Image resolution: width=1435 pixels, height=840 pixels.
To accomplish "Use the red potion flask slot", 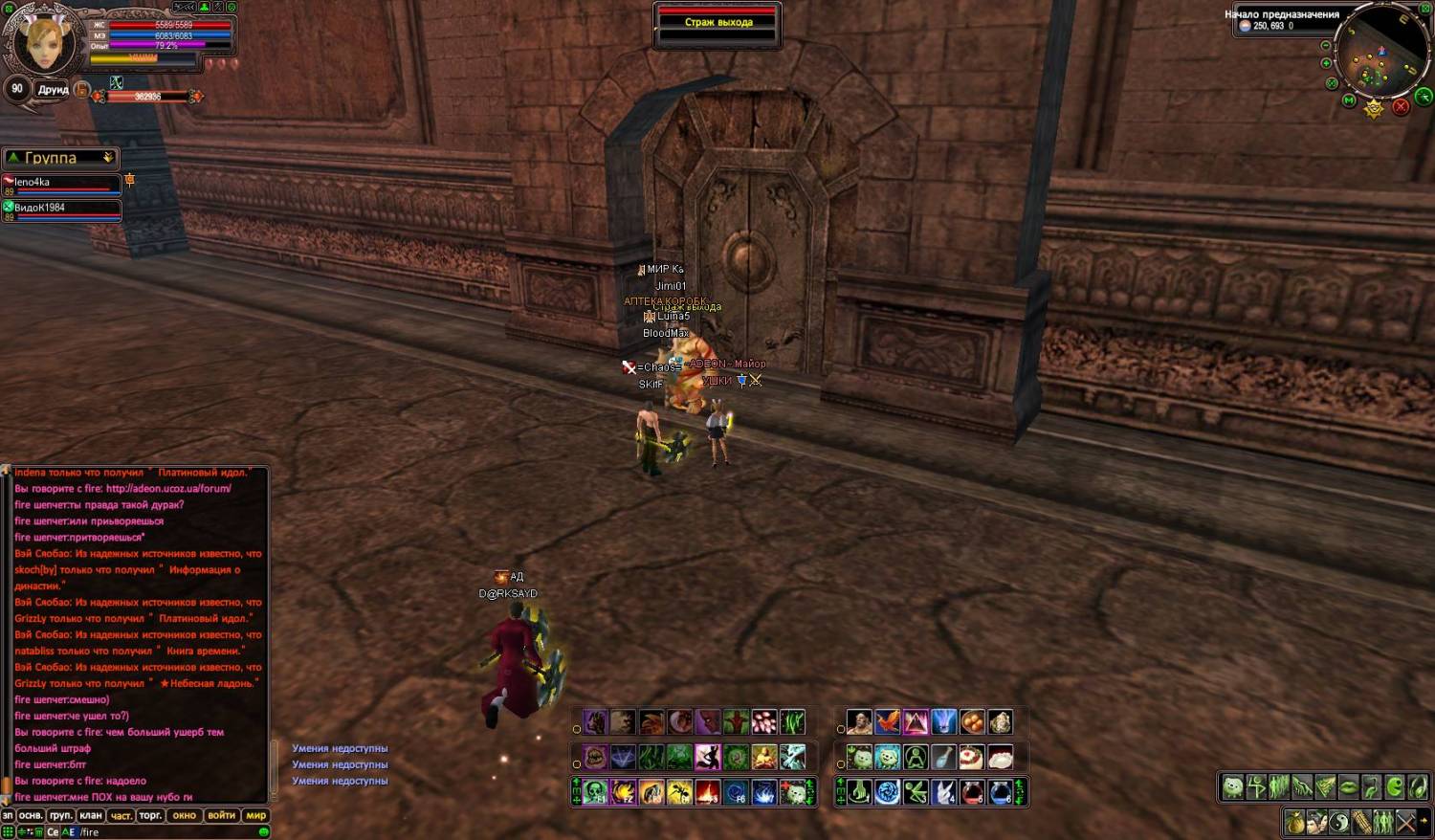I will (972, 792).
